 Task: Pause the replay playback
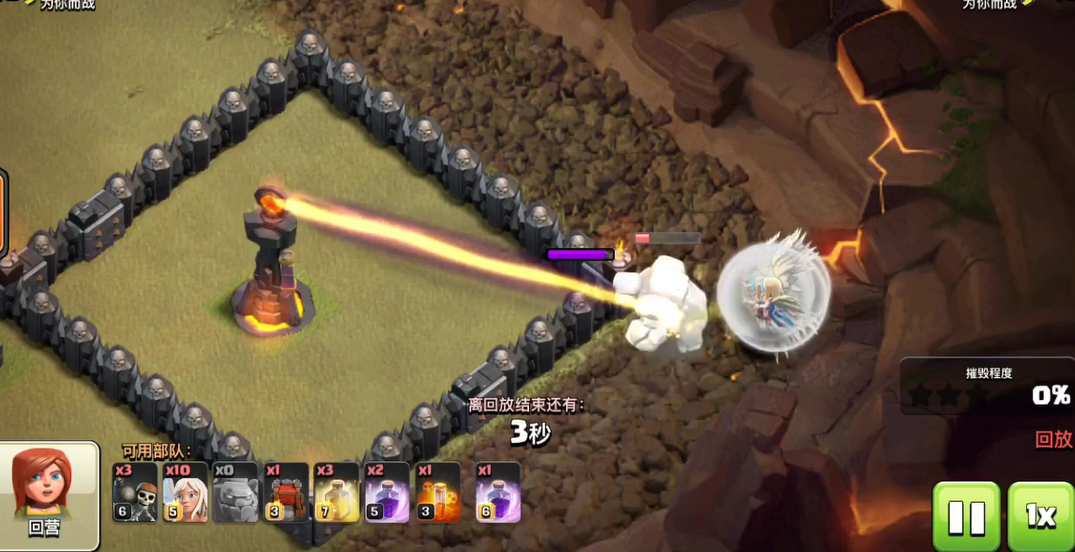coord(966,516)
